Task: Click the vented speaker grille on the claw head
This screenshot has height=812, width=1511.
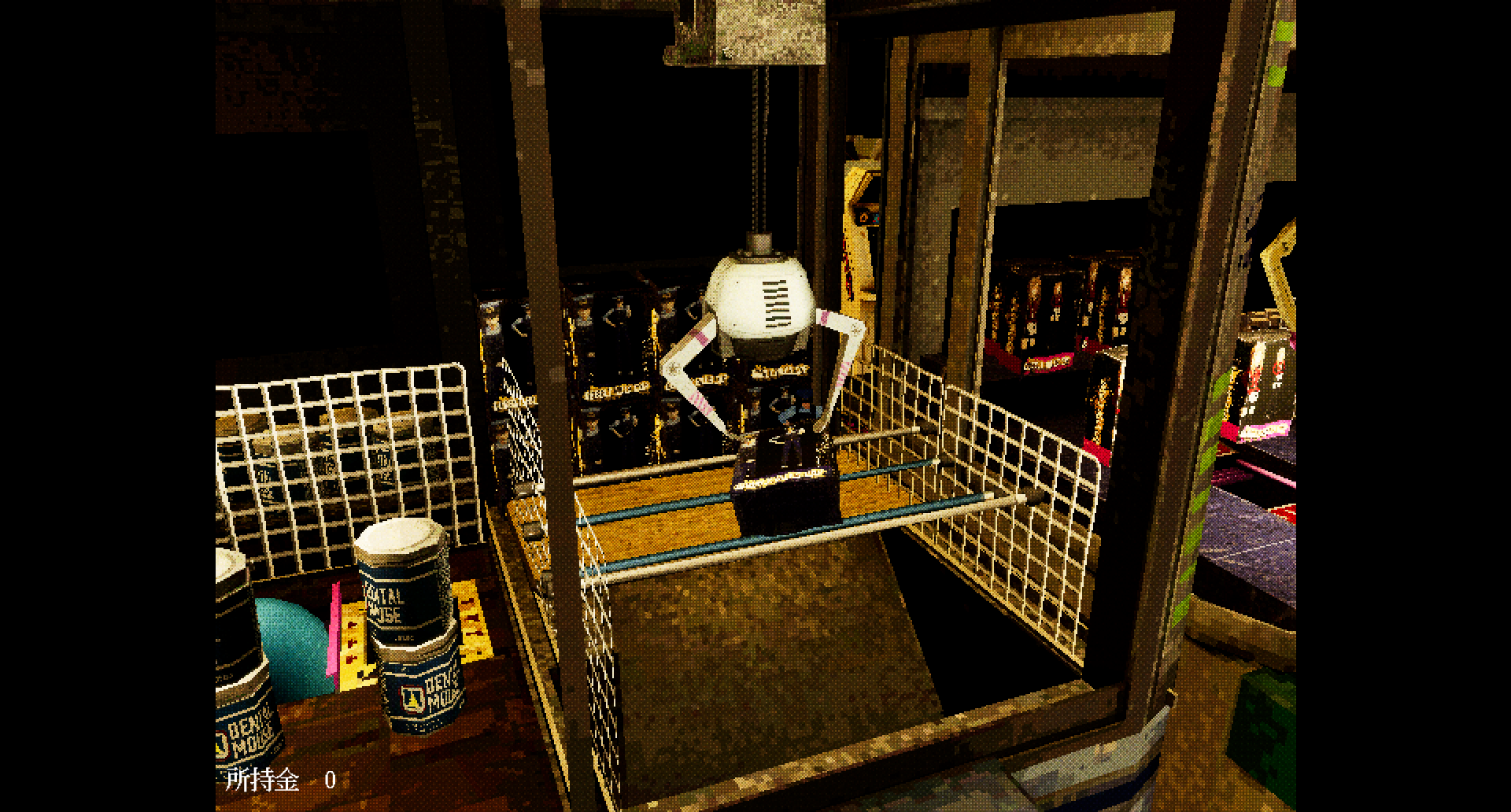Action: [775, 303]
